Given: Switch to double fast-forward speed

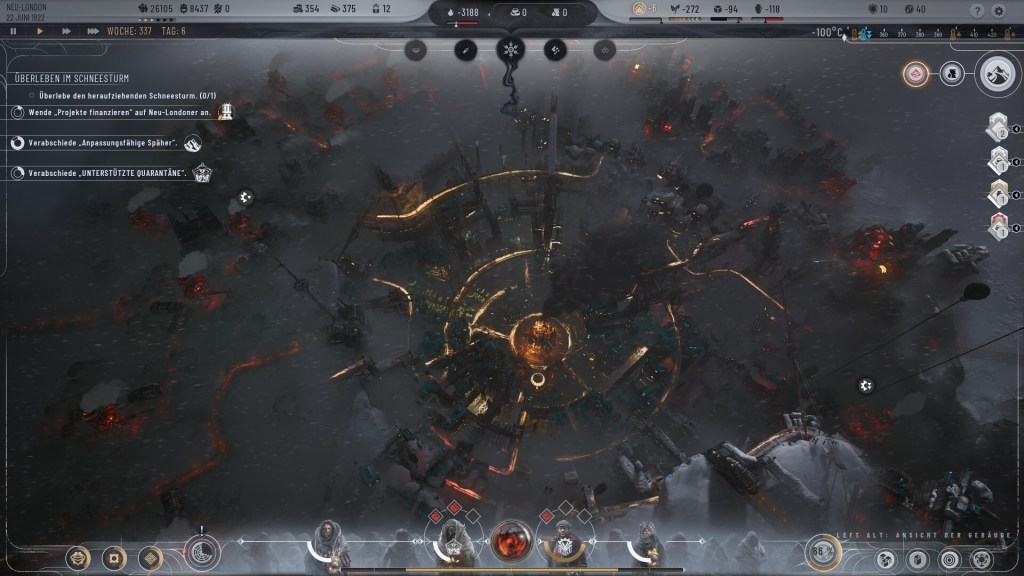Looking at the screenshot, I should pyautogui.click(x=66, y=31).
